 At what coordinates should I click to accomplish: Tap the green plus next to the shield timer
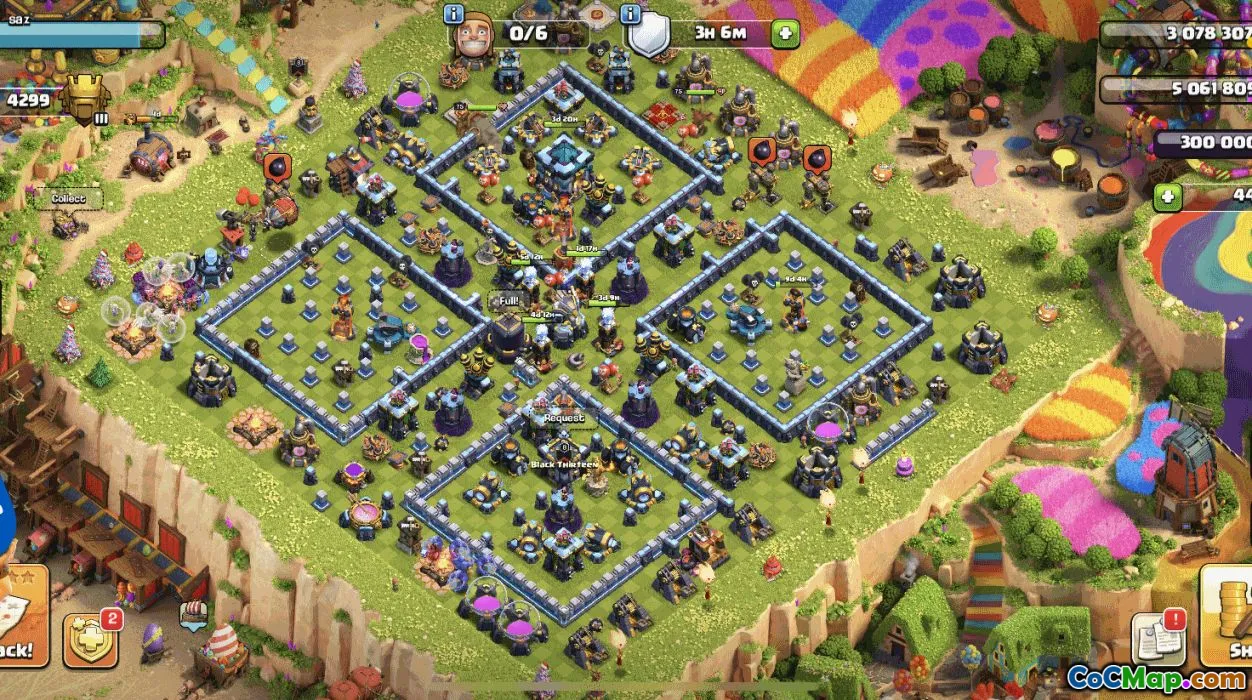point(785,33)
